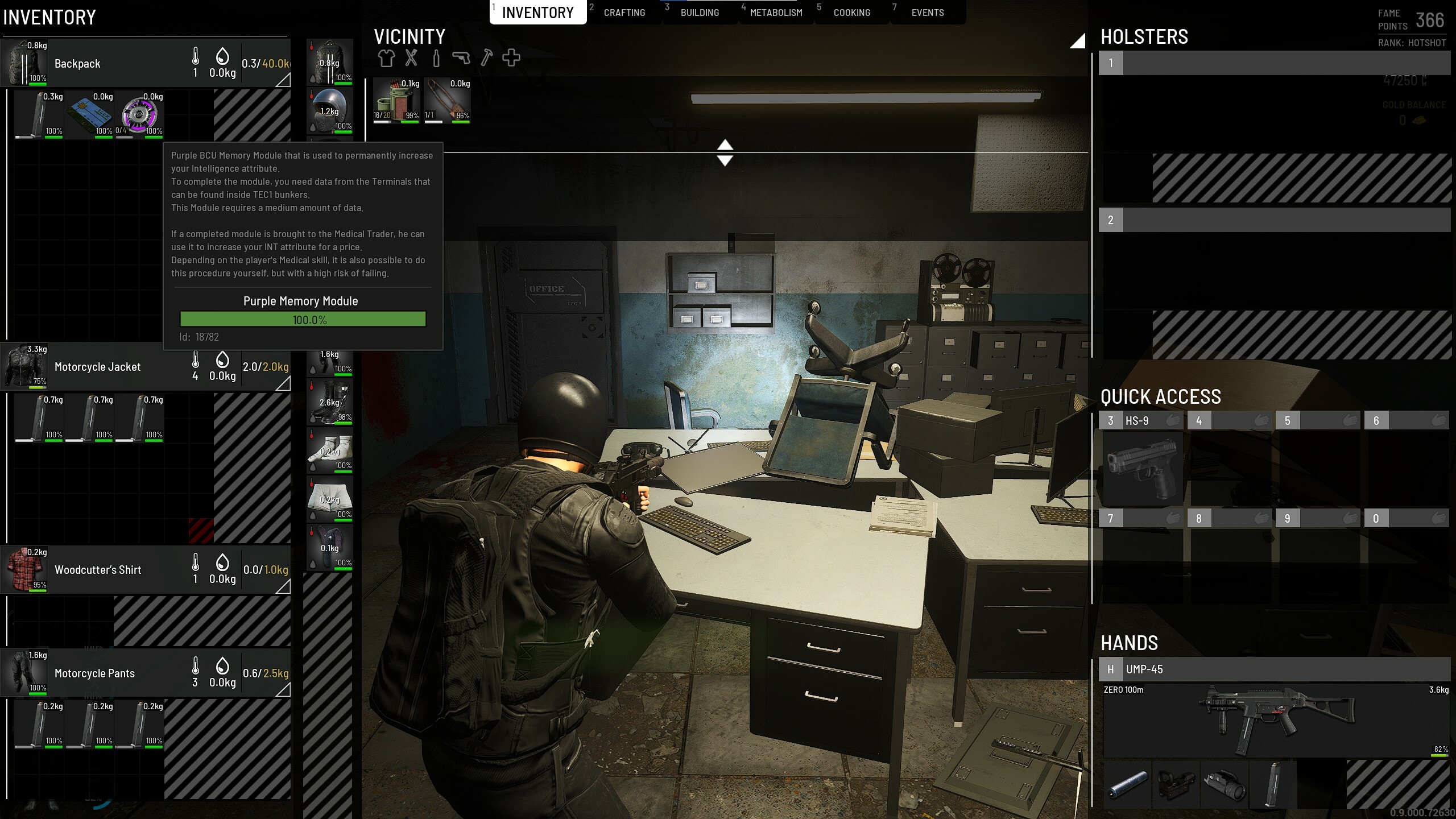Open the Building tab
Screen dimensions: 1456x819
700,13
